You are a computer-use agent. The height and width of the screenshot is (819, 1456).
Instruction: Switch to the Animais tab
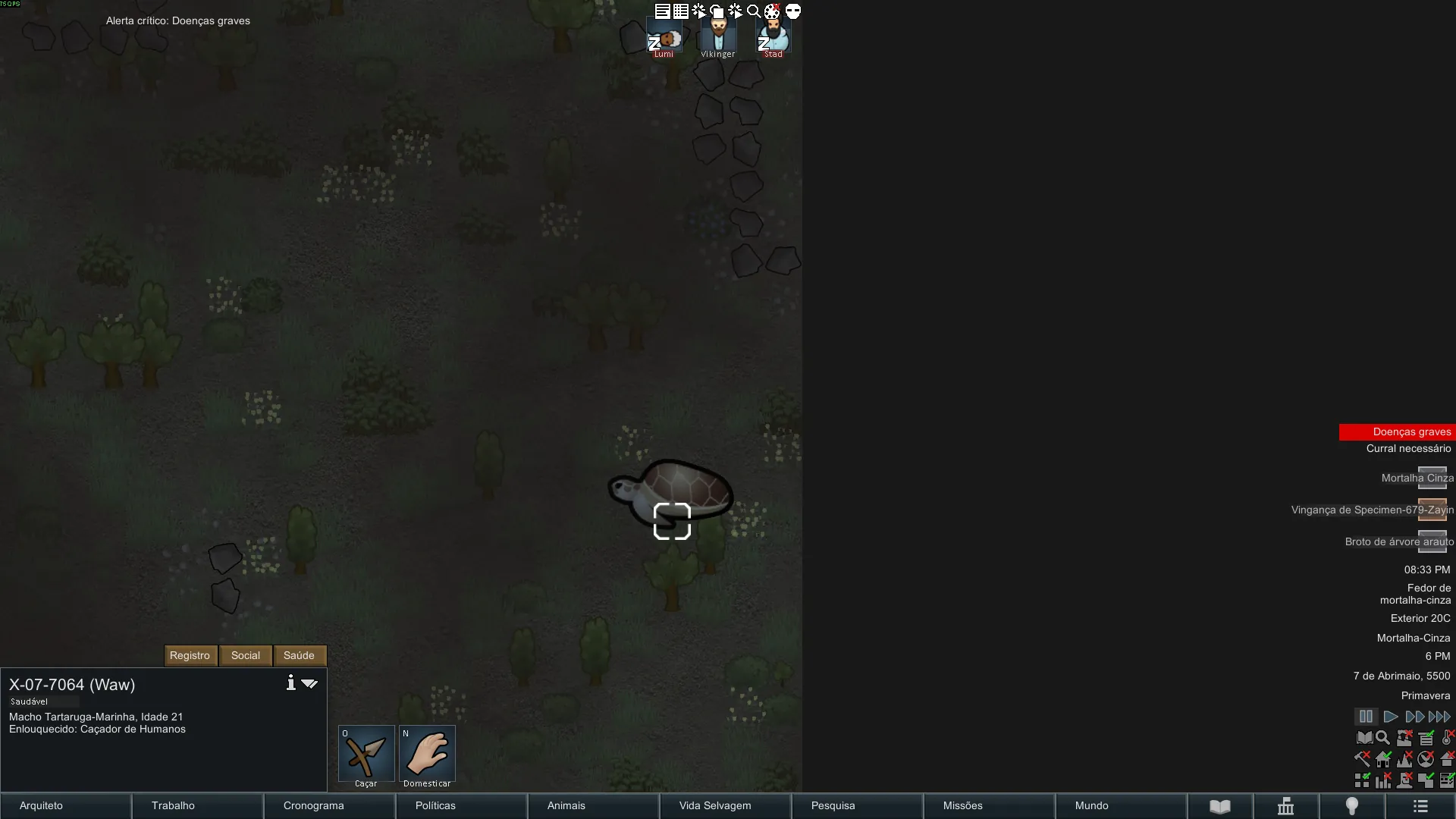point(593,805)
